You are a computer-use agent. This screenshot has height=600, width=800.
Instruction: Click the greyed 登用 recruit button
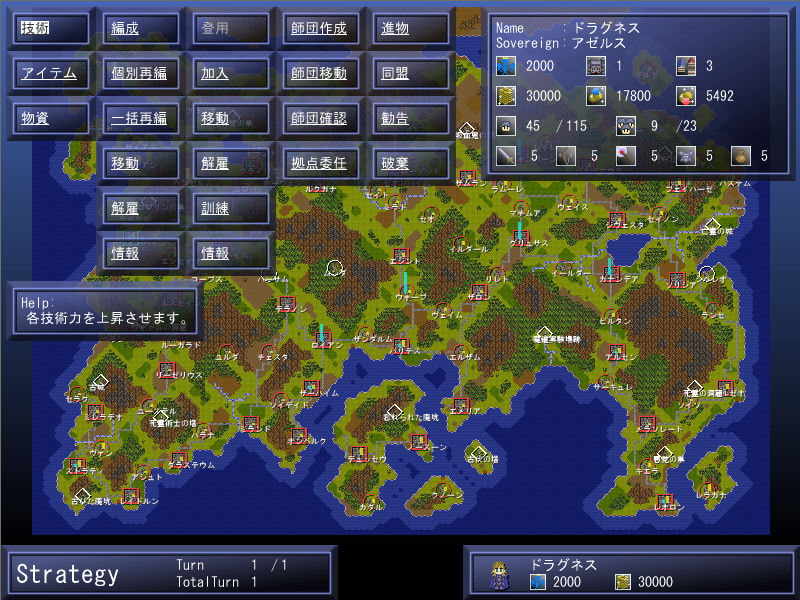[231, 28]
